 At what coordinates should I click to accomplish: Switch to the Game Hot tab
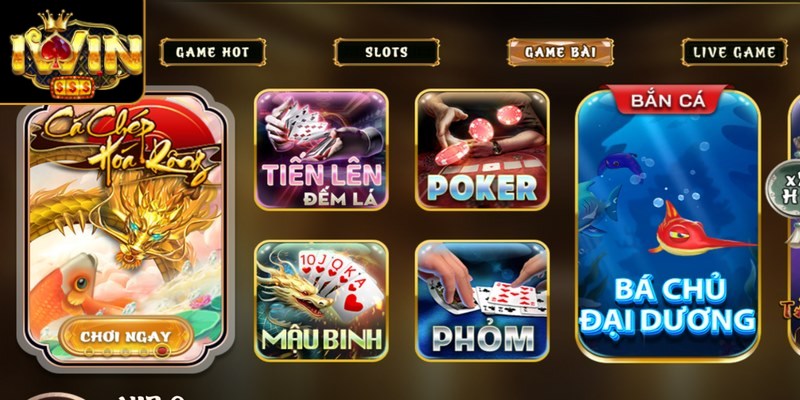213,52
